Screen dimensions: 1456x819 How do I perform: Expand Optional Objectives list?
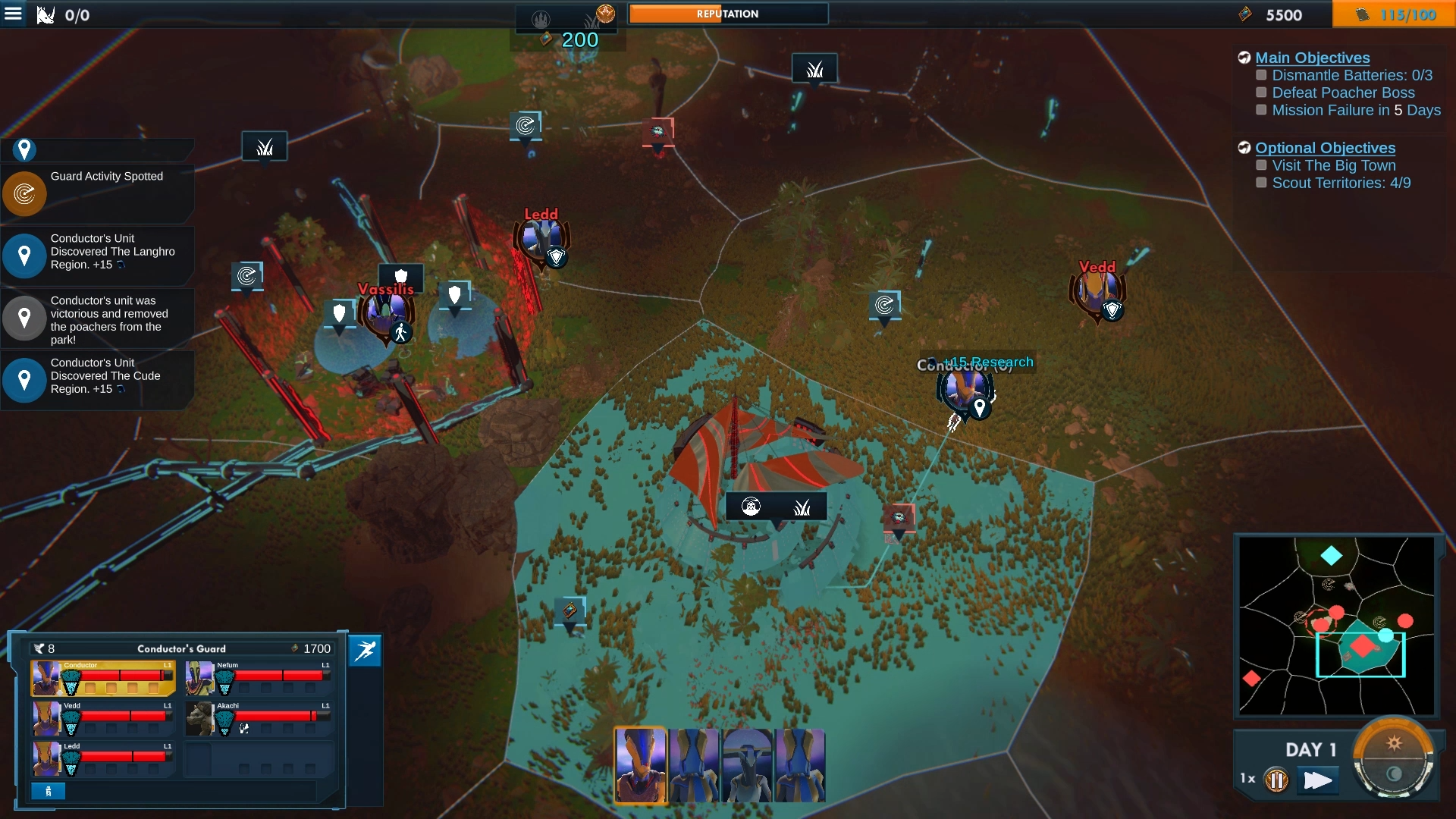[x=1325, y=148]
